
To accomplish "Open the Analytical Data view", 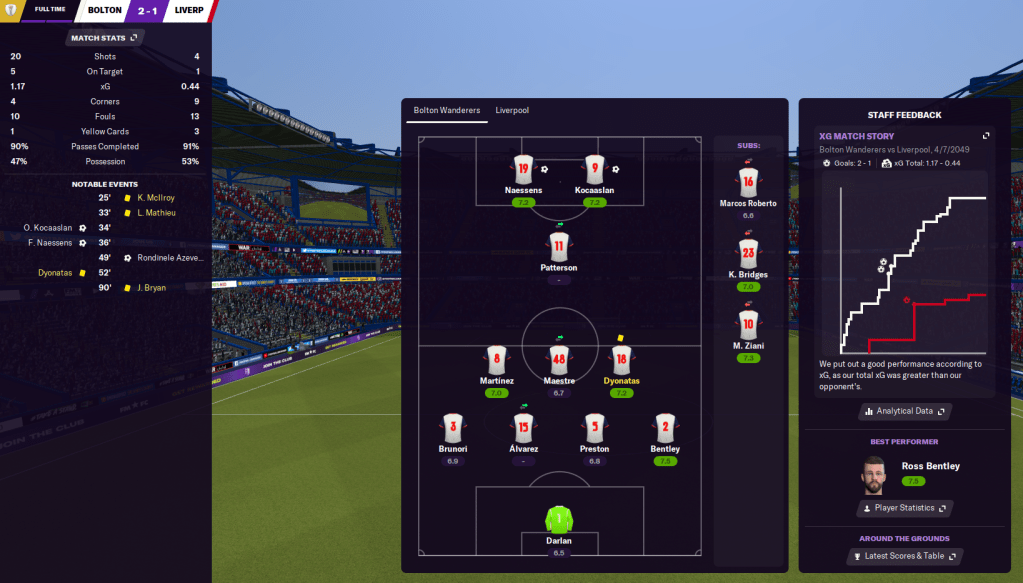I will tap(904, 411).
